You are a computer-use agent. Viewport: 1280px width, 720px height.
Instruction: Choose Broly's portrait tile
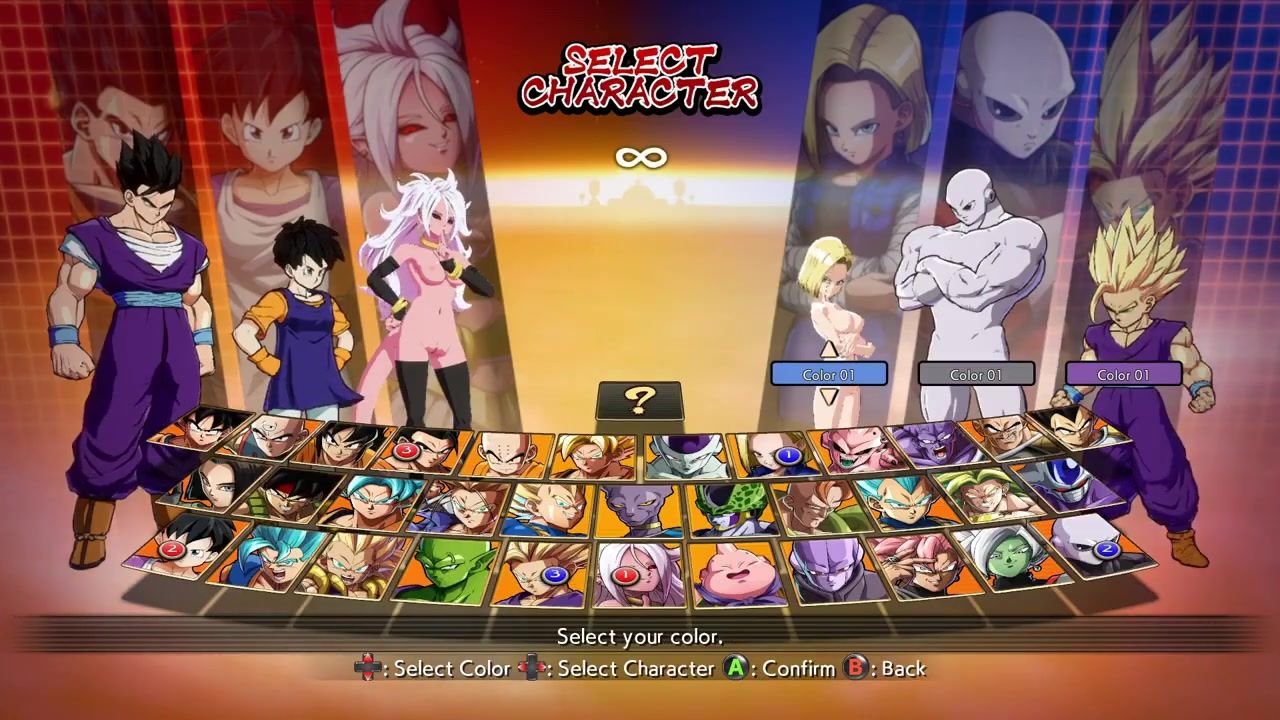pyautogui.click(x=973, y=494)
